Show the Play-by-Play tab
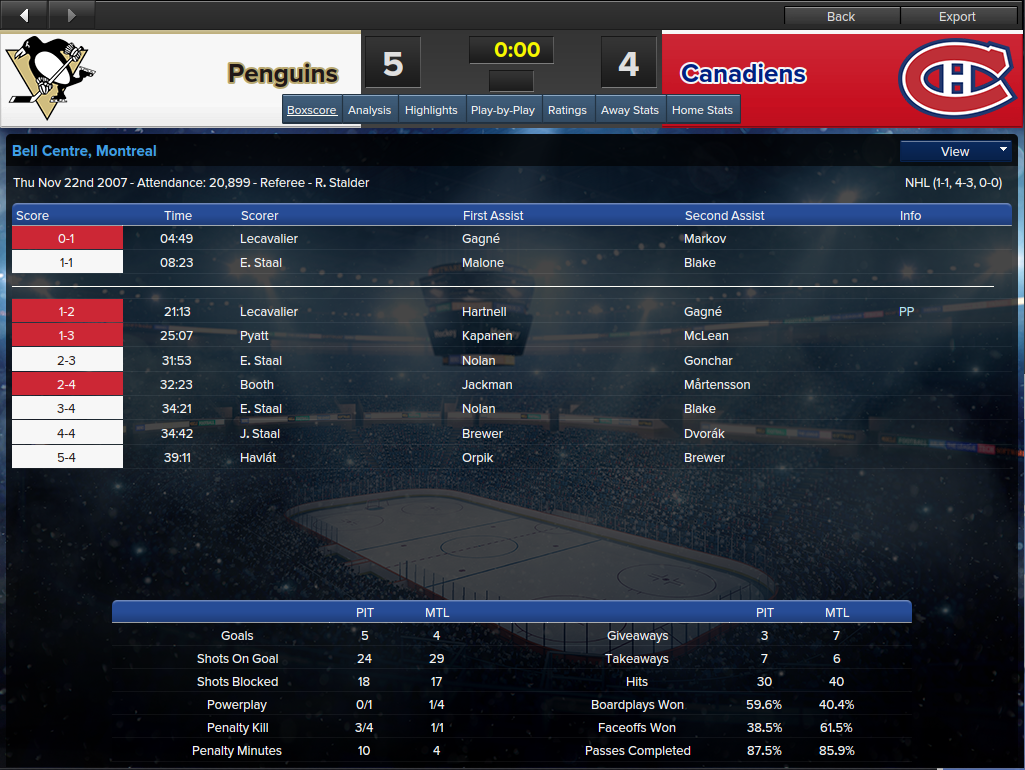The width and height of the screenshot is (1025, 770). click(502, 110)
